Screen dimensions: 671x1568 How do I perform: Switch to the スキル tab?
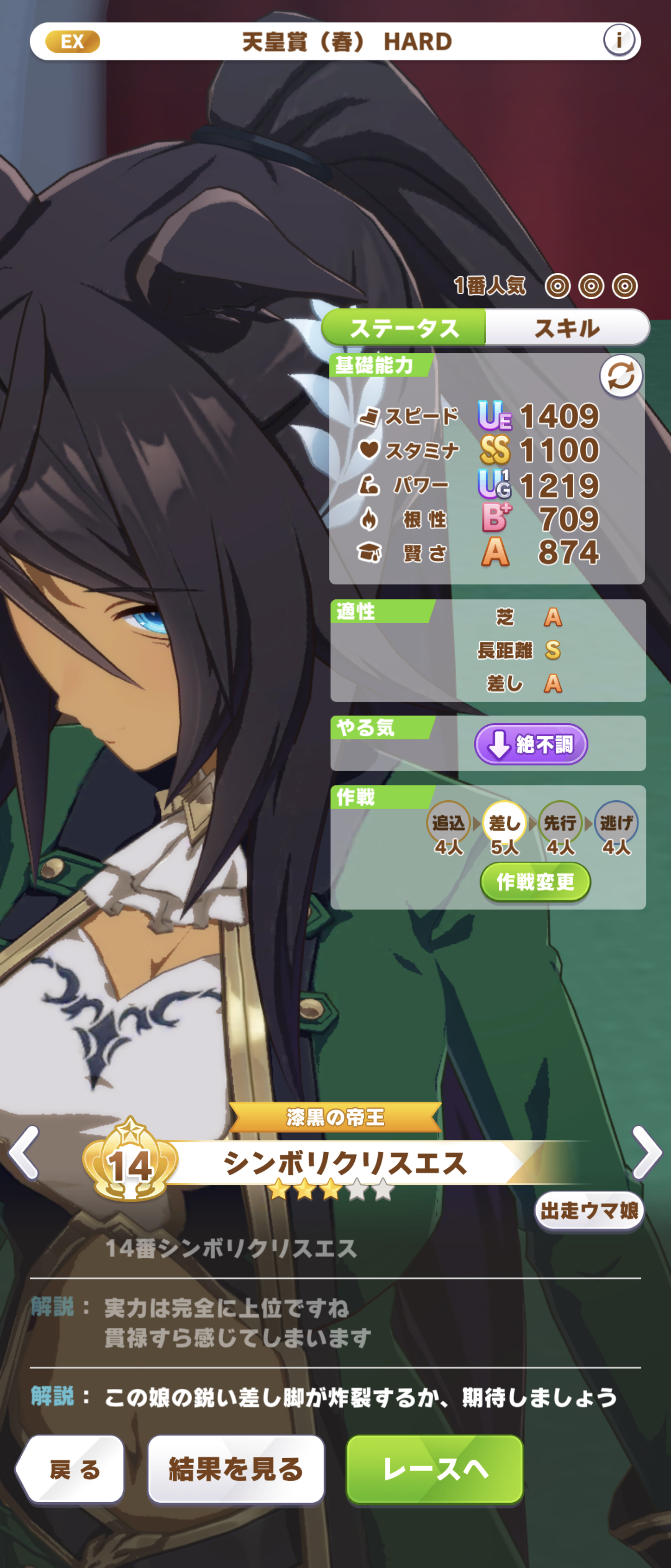[x=567, y=328]
